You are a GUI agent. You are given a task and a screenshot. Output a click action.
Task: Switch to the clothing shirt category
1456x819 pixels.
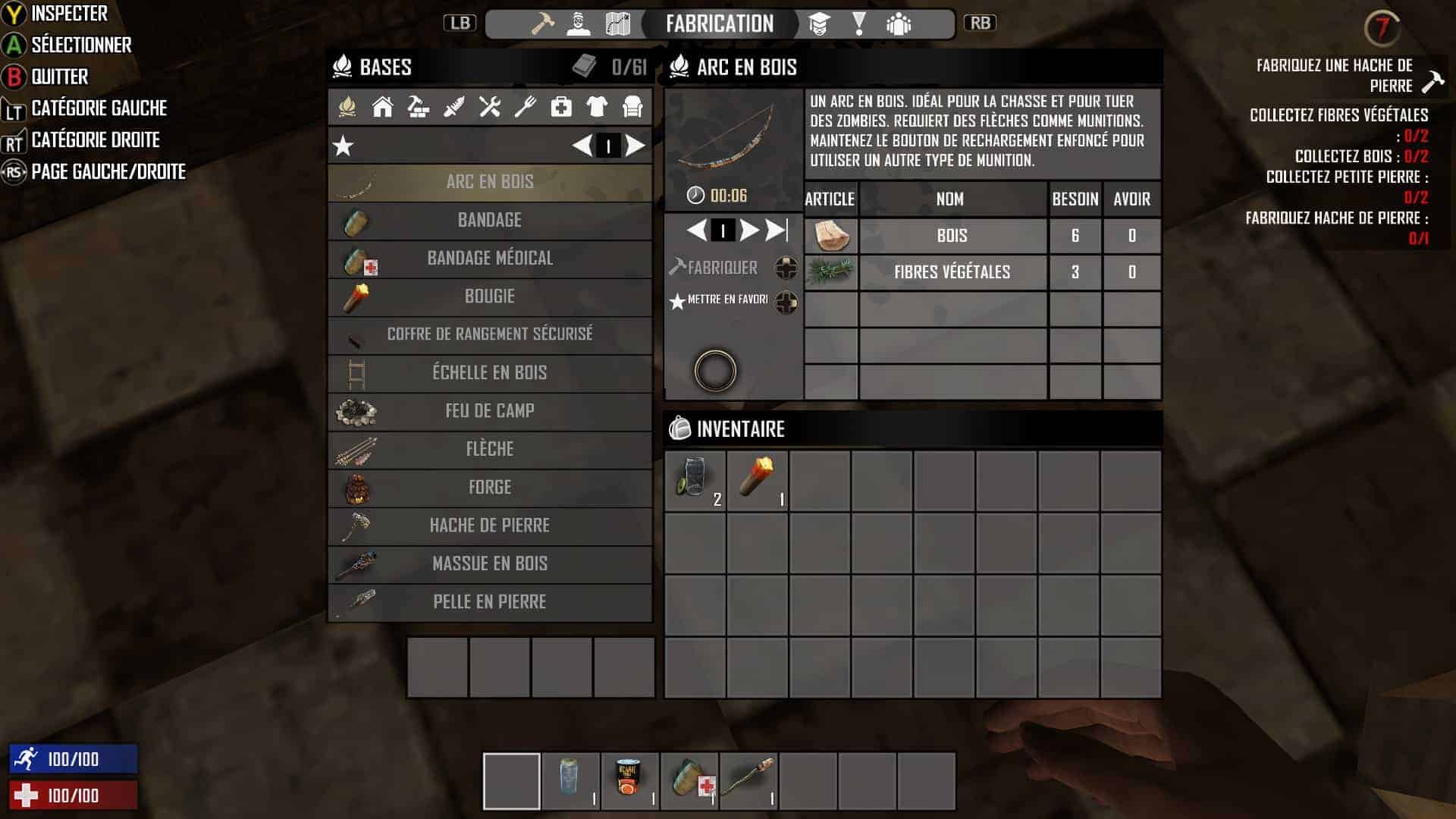597,107
